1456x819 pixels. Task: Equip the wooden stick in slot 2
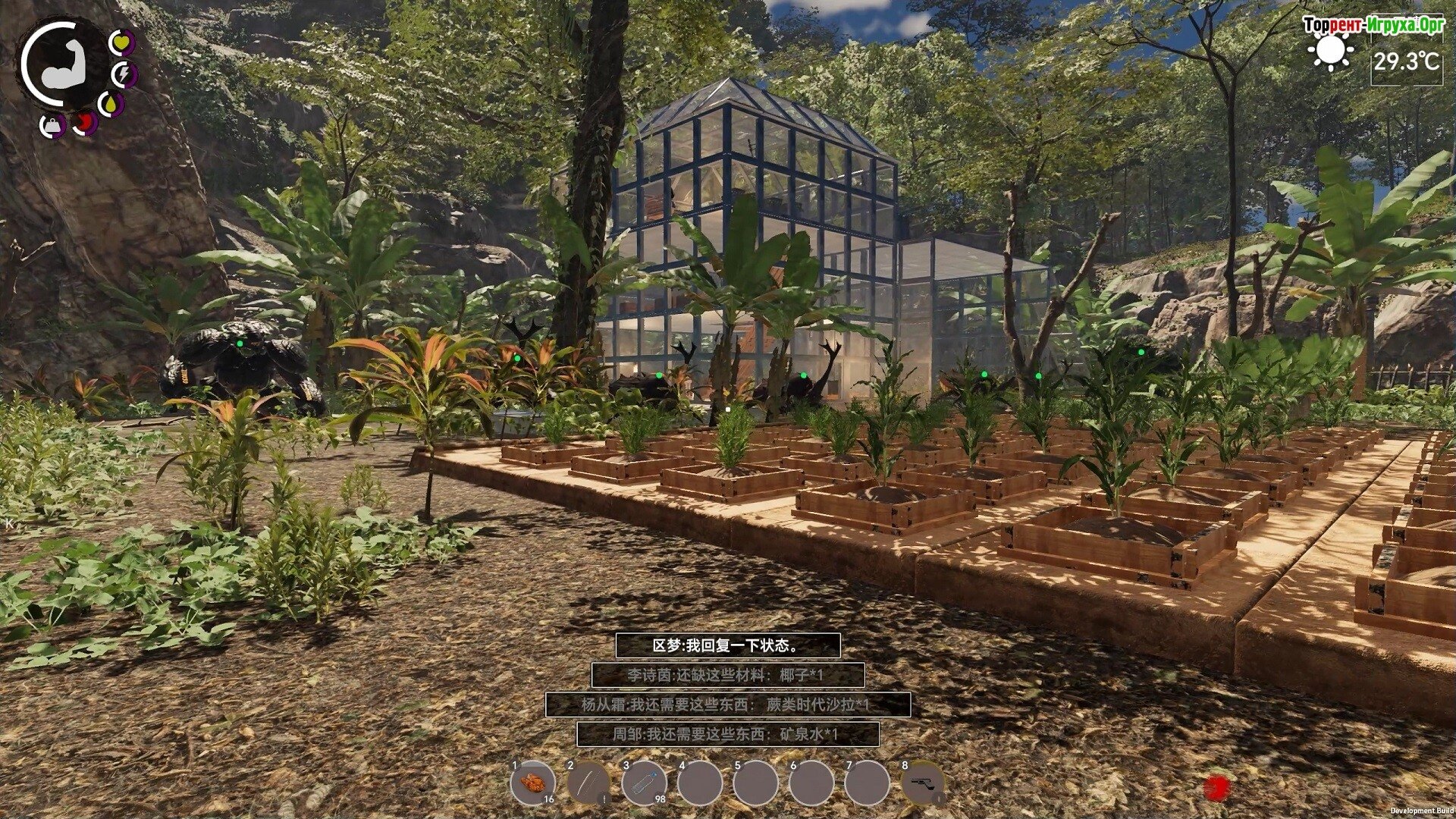(588, 783)
